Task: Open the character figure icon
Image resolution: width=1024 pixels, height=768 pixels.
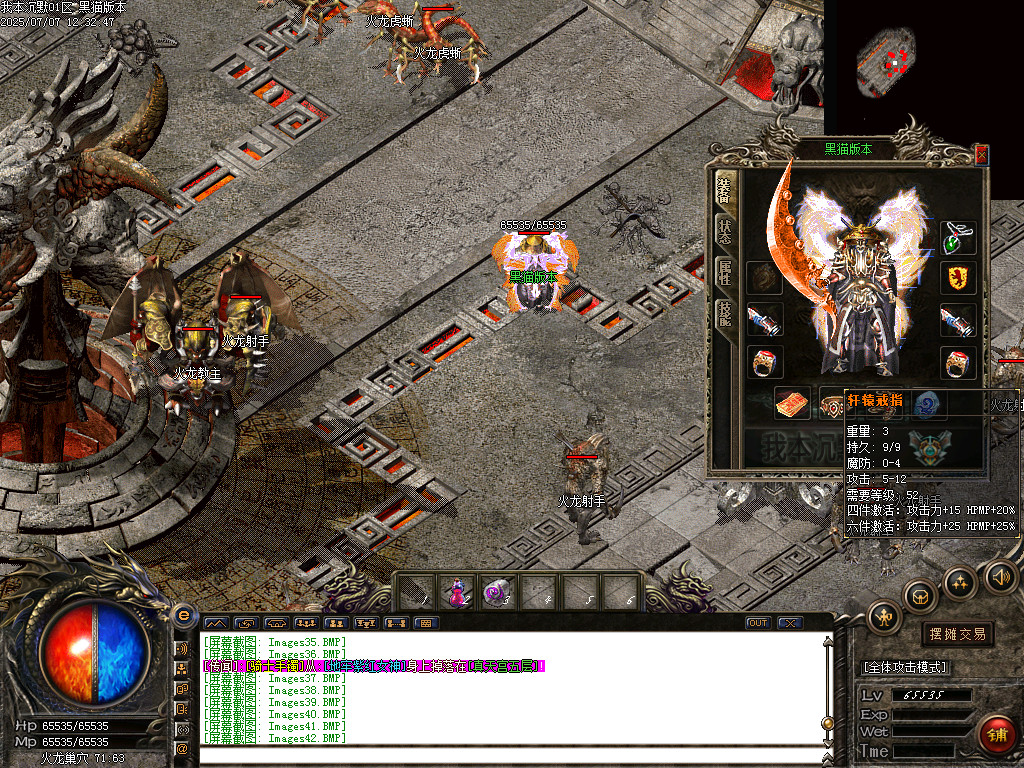Action: point(885,617)
